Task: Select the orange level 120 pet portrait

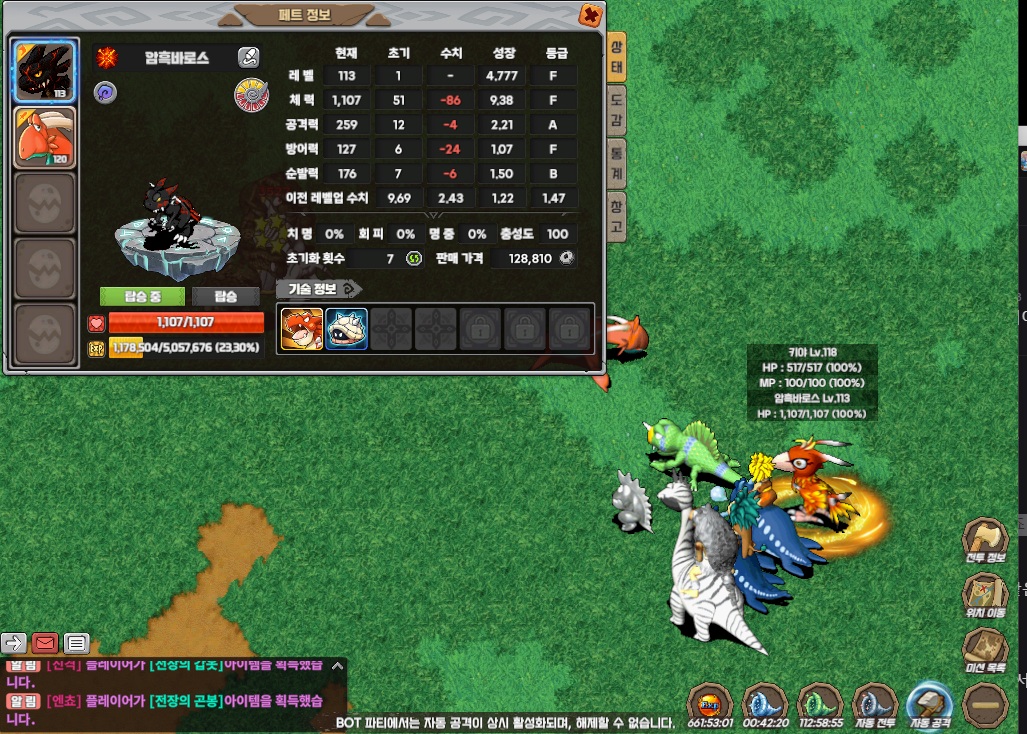Action: pos(44,136)
